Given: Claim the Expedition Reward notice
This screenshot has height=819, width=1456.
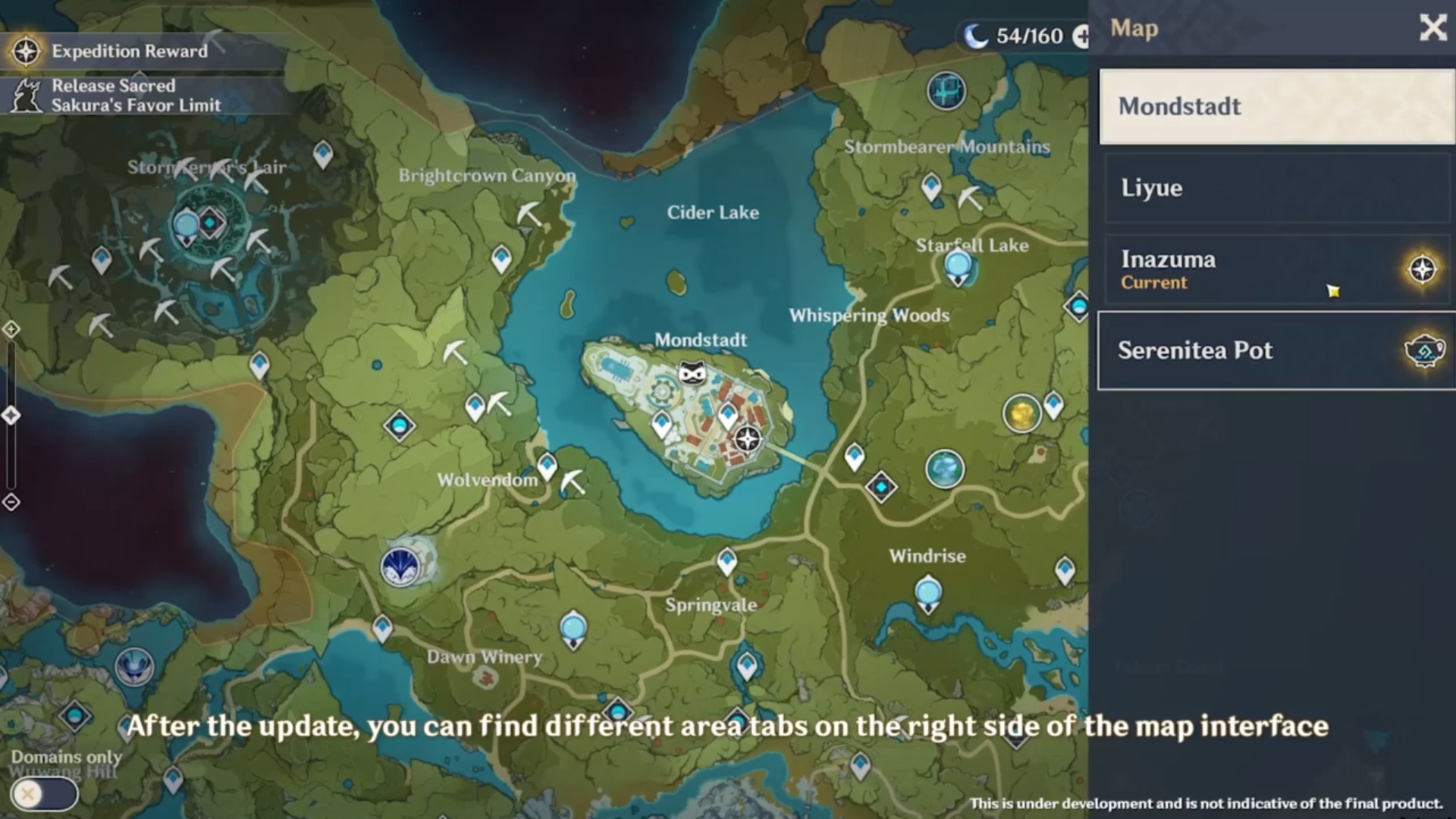Looking at the screenshot, I should point(129,52).
